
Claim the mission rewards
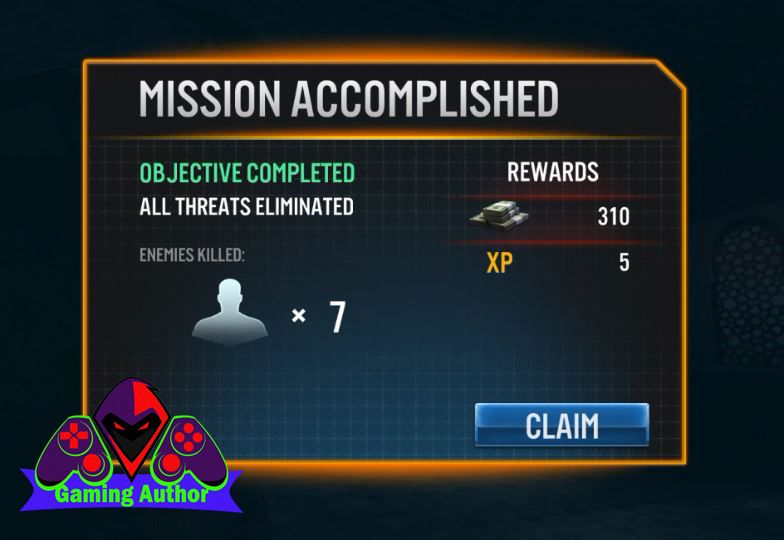coord(561,425)
